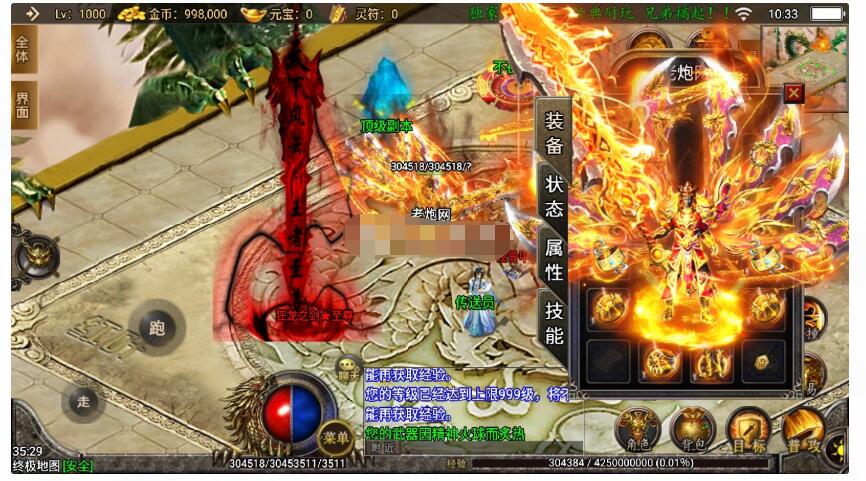
Task: Close the character equipment panel
Action: [794, 93]
